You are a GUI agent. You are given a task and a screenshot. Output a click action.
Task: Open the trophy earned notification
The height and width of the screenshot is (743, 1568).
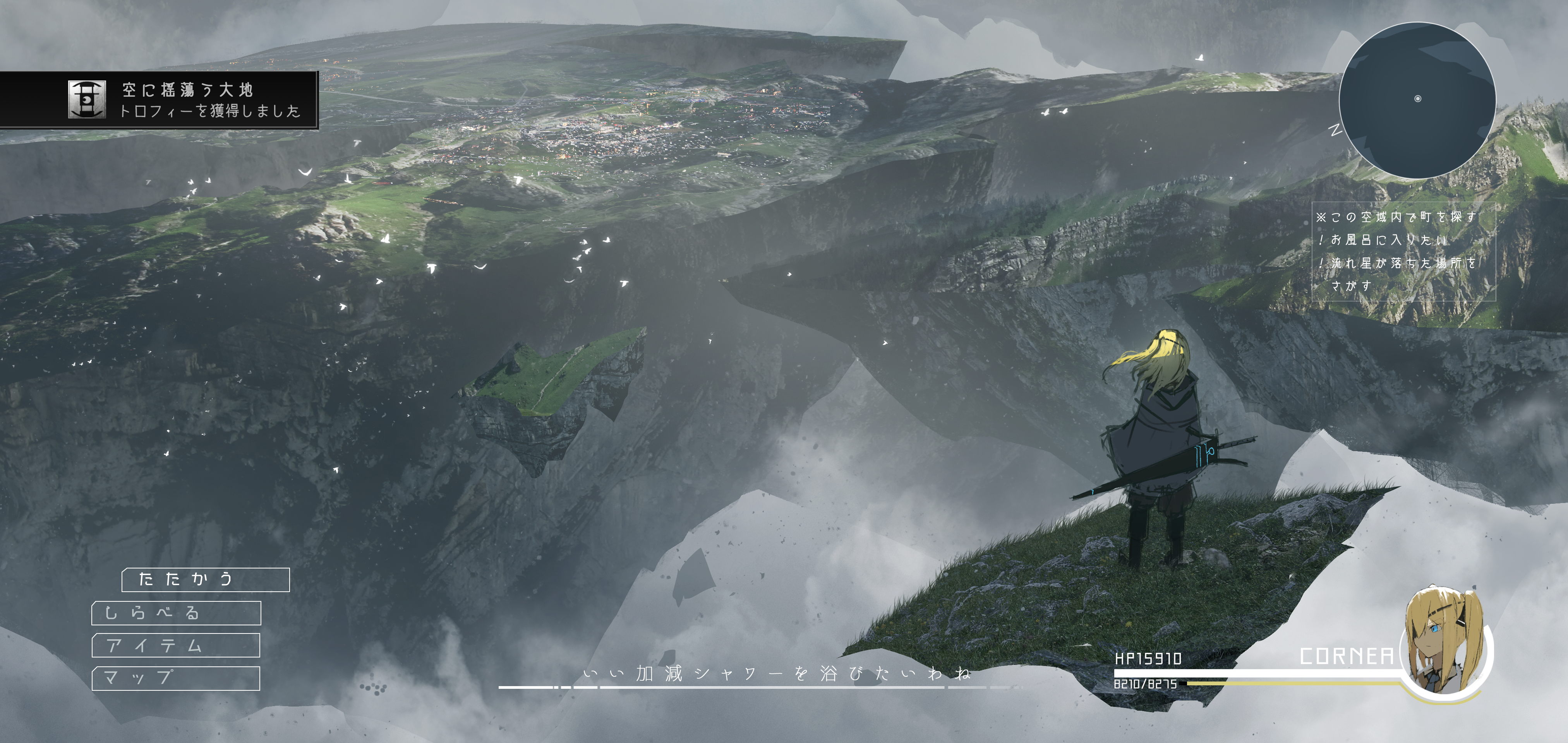(x=159, y=100)
